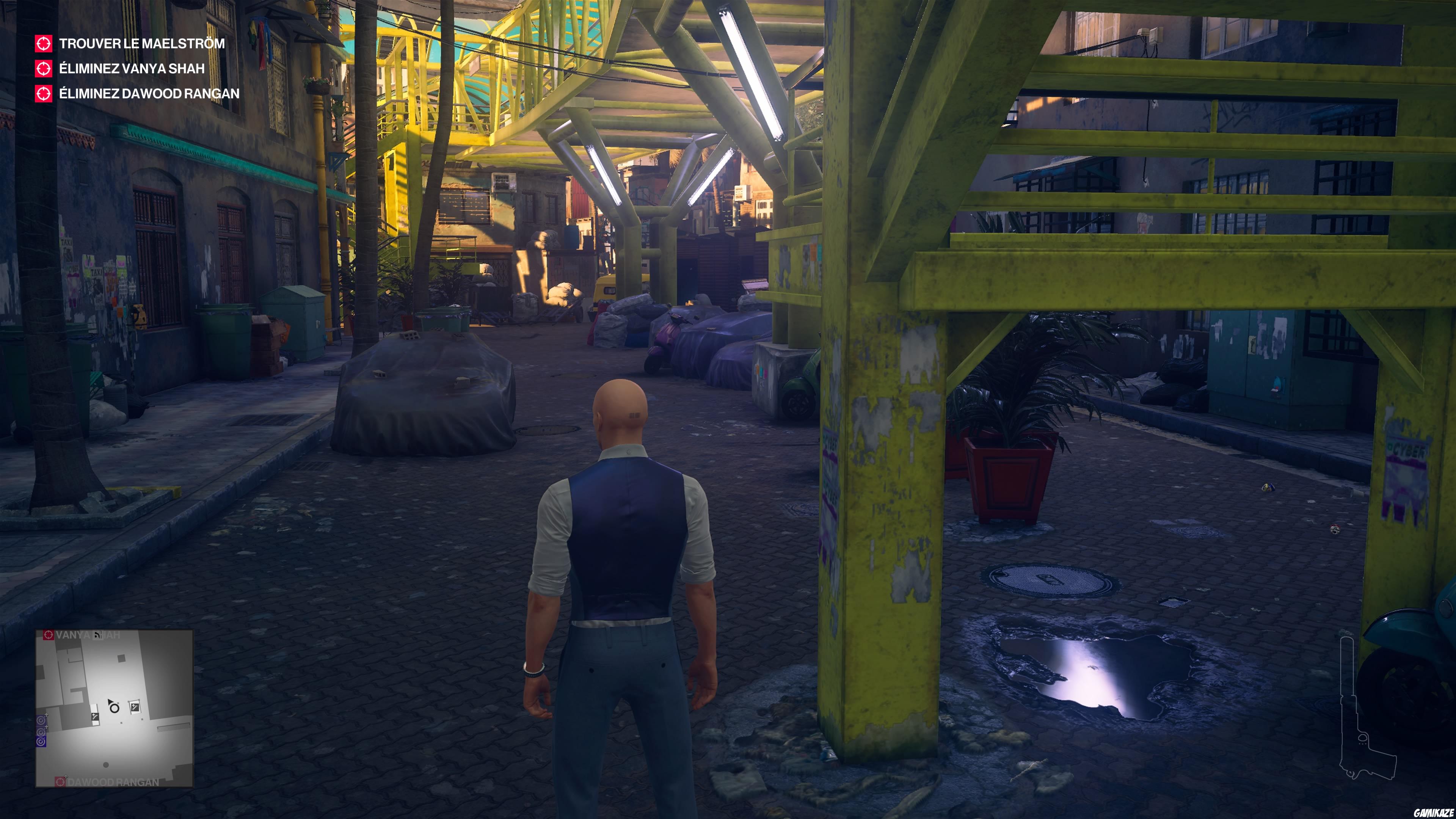
Task: Click the DAWOOD RANGAN crosshair marker on the minimap
Action: point(61,782)
